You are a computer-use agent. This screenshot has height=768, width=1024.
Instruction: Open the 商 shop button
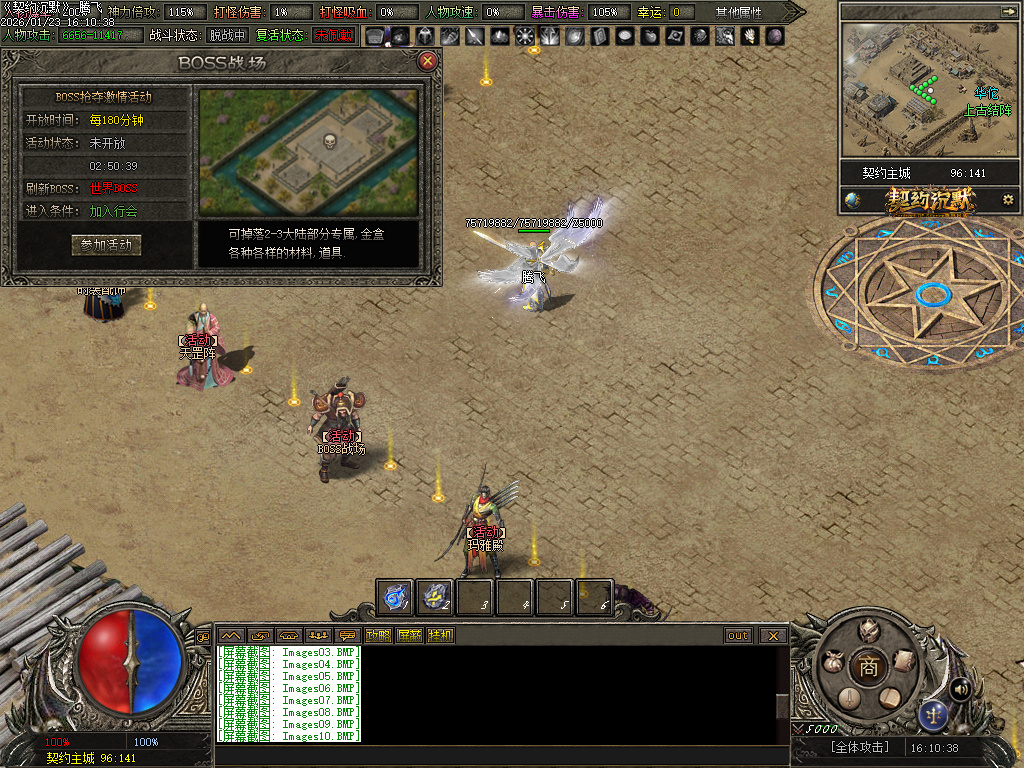[868, 668]
